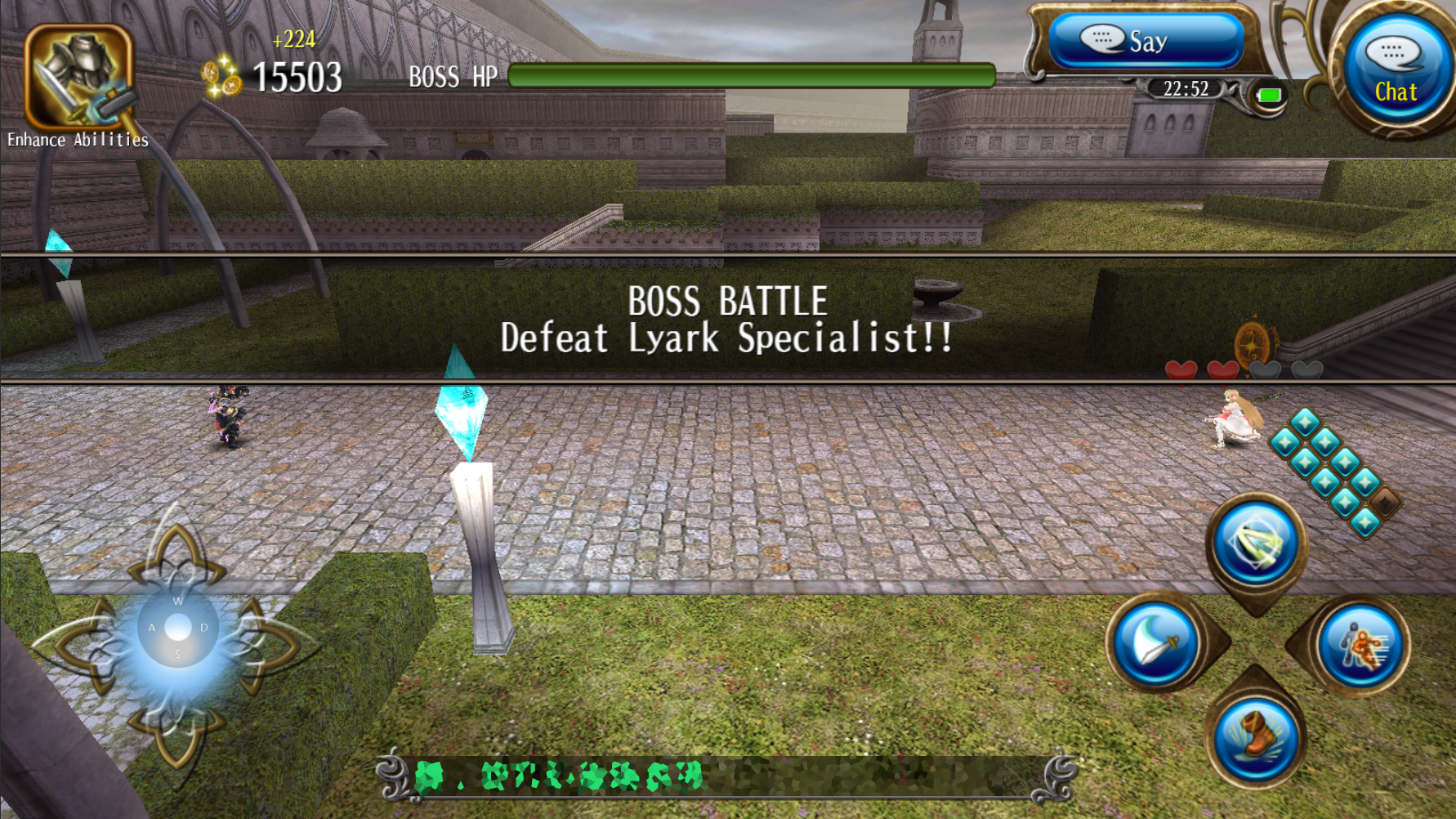Click the virtual movement joystick
This screenshot has width=1456, height=819.
coord(177,628)
